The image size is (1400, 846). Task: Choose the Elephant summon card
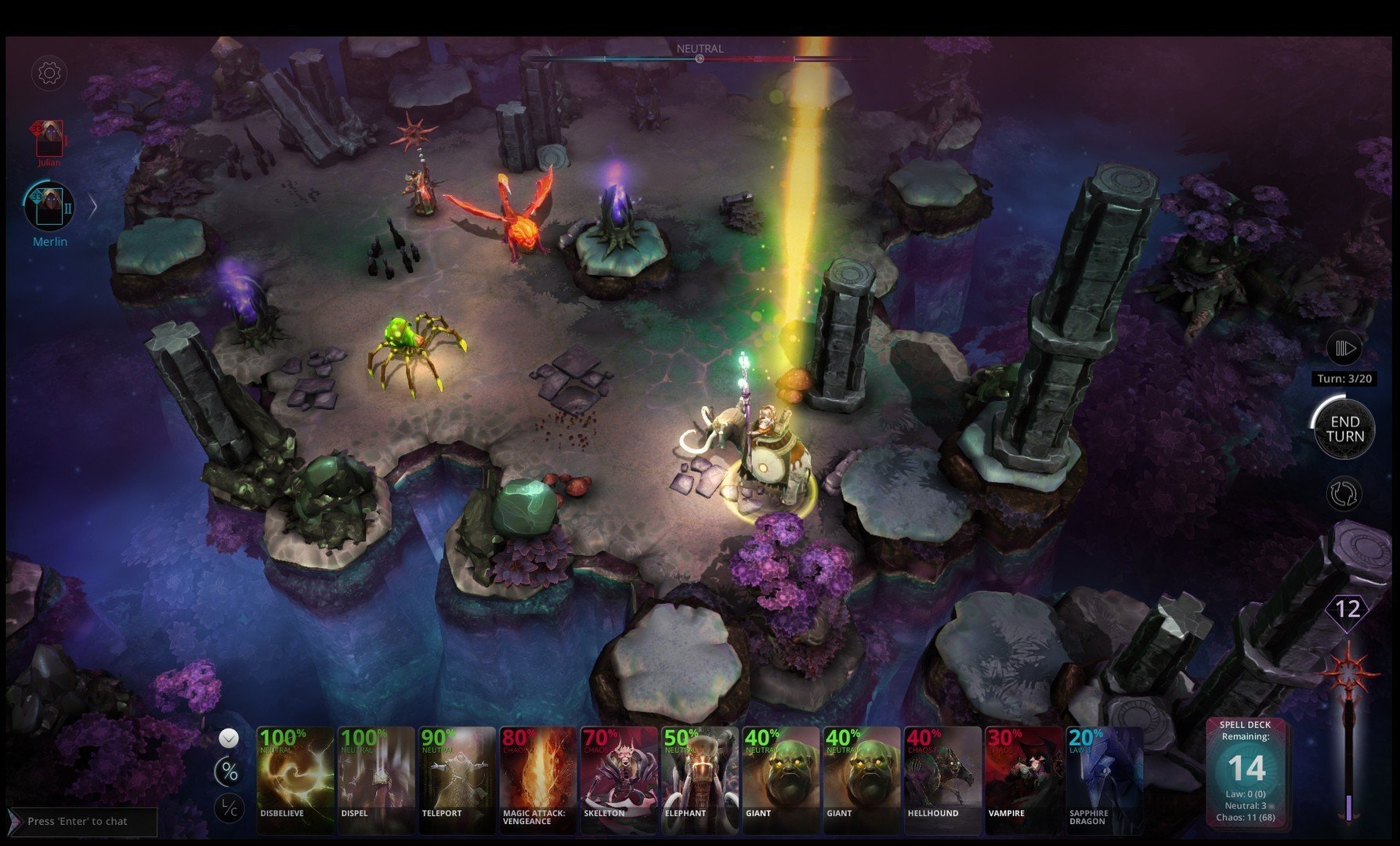[x=700, y=777]
